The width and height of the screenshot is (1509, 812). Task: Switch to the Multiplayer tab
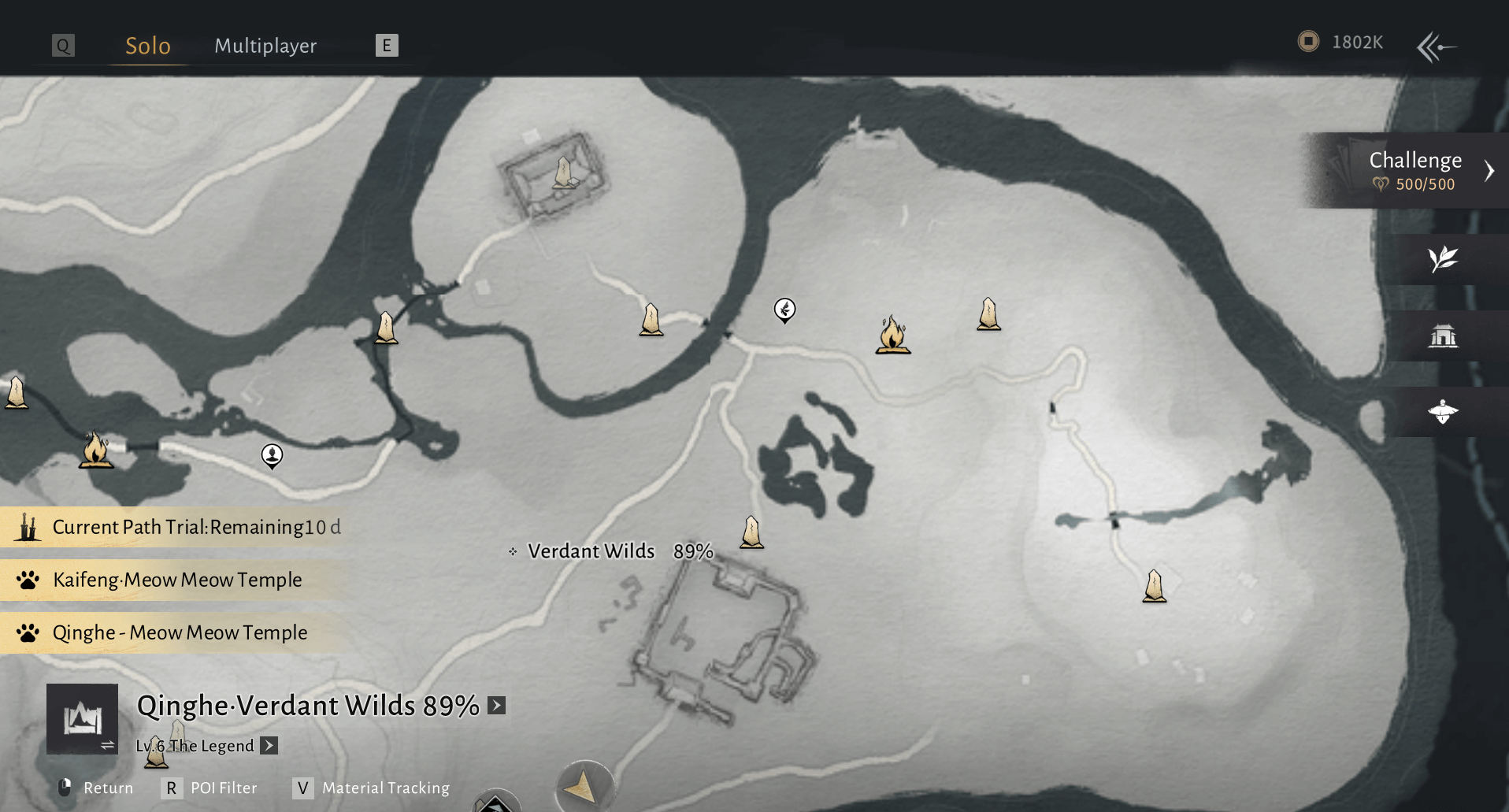coord(265,46)
